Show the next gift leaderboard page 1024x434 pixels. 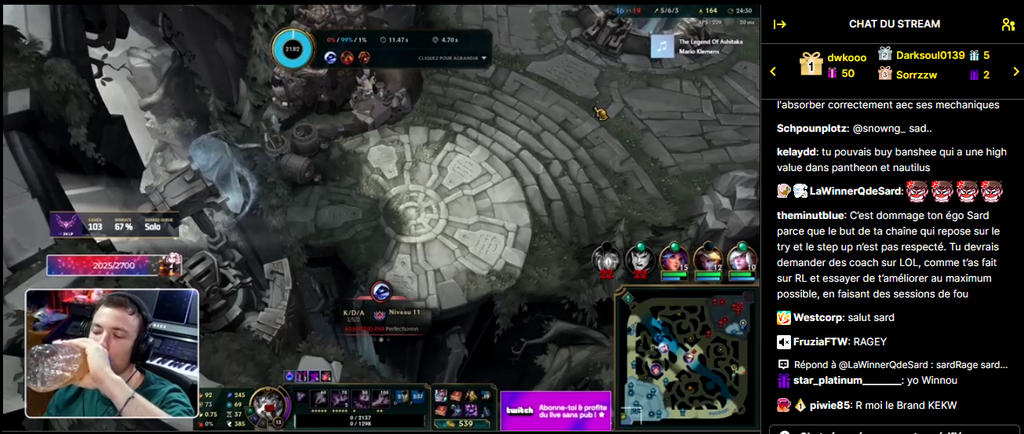[1014, 71]
